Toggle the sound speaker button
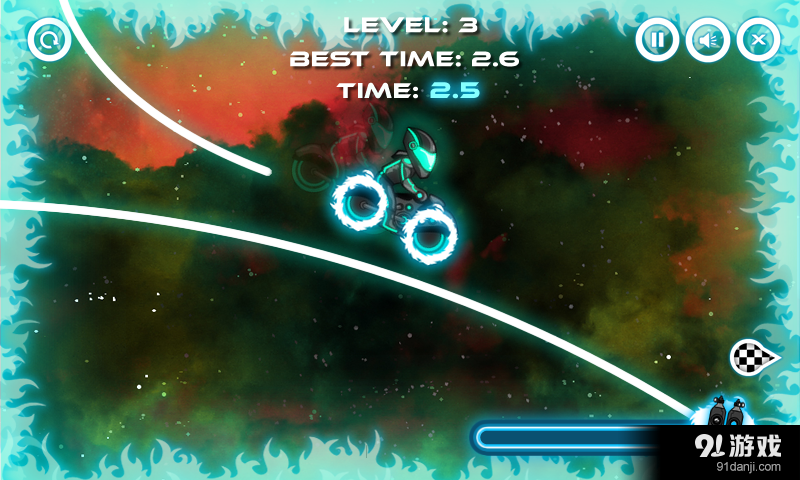This screenshot has height=480, width=800. 707,40
